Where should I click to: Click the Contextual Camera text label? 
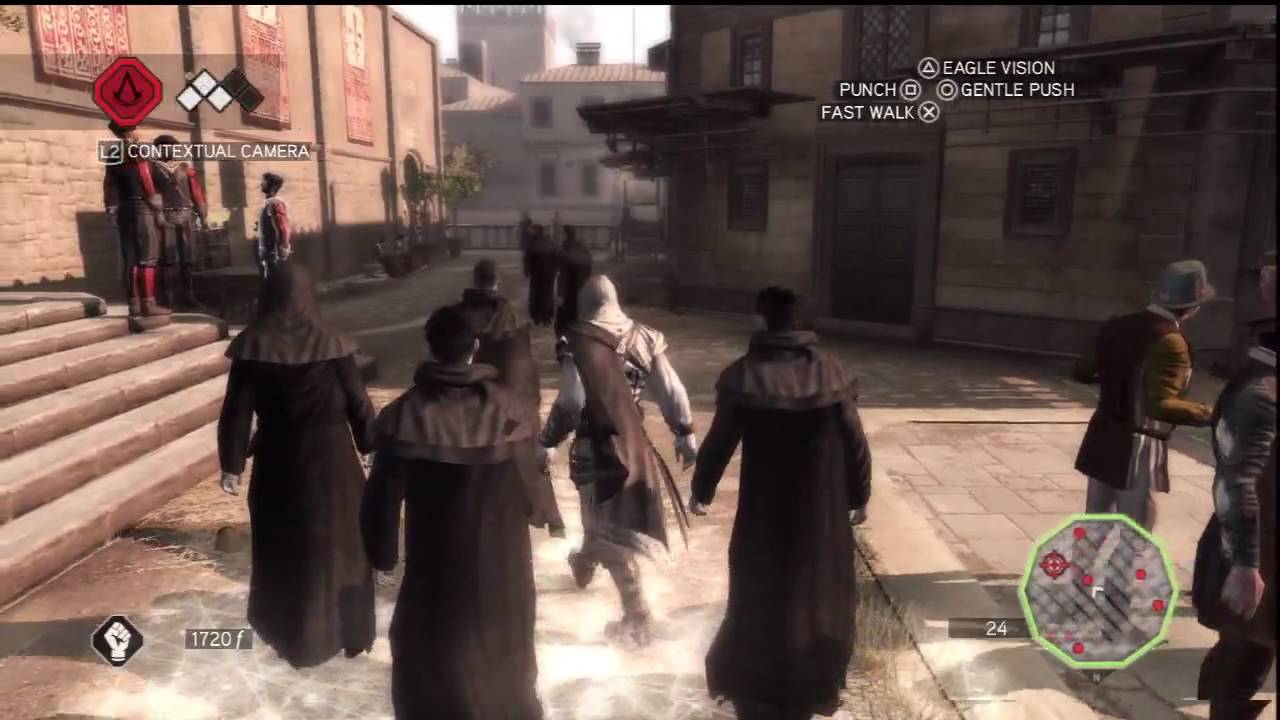click(x=220, y=152)
